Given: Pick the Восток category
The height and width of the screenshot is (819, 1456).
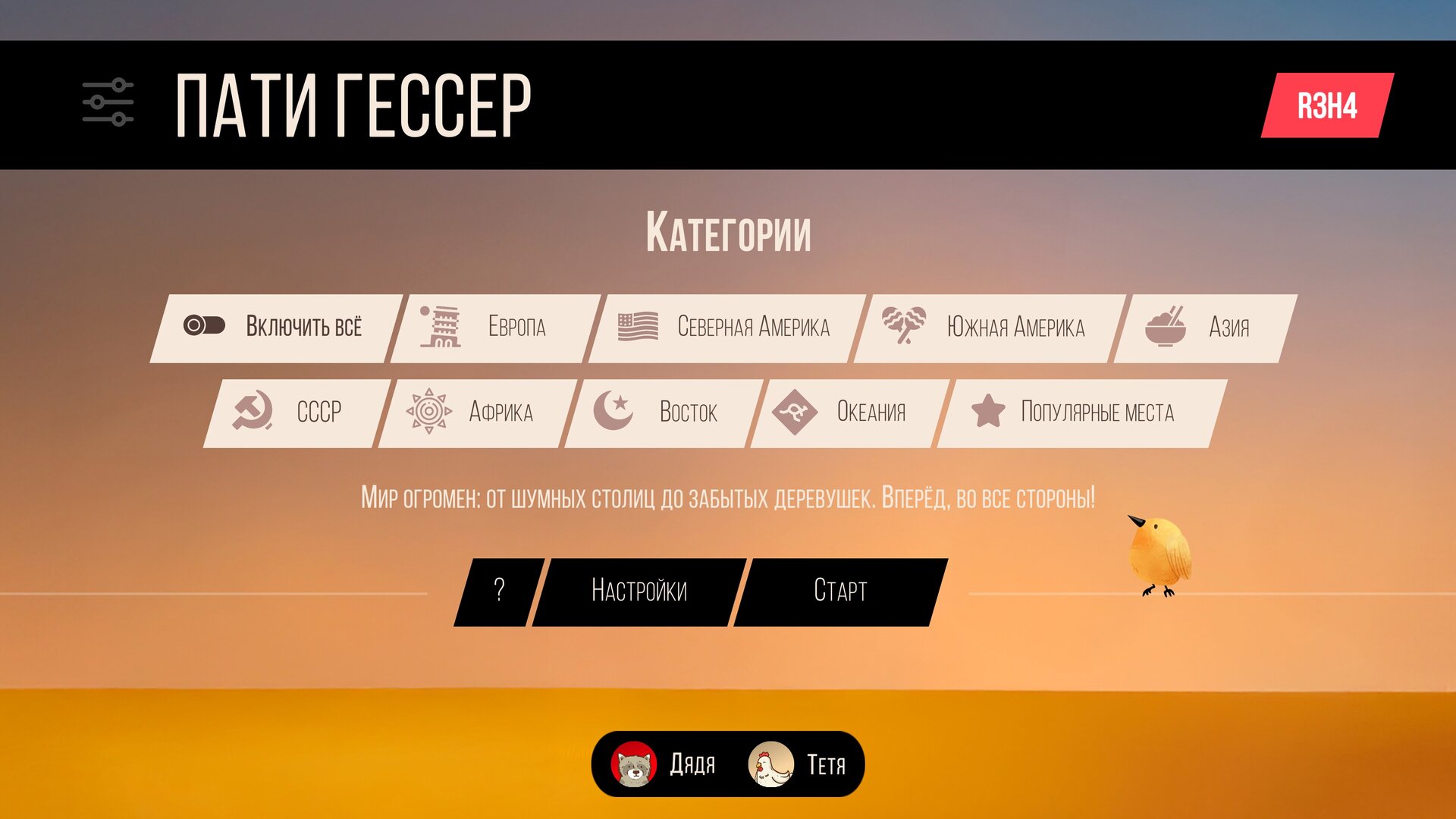Looking at the screenshot, I should pyautogui.click(x=662, y=413).
